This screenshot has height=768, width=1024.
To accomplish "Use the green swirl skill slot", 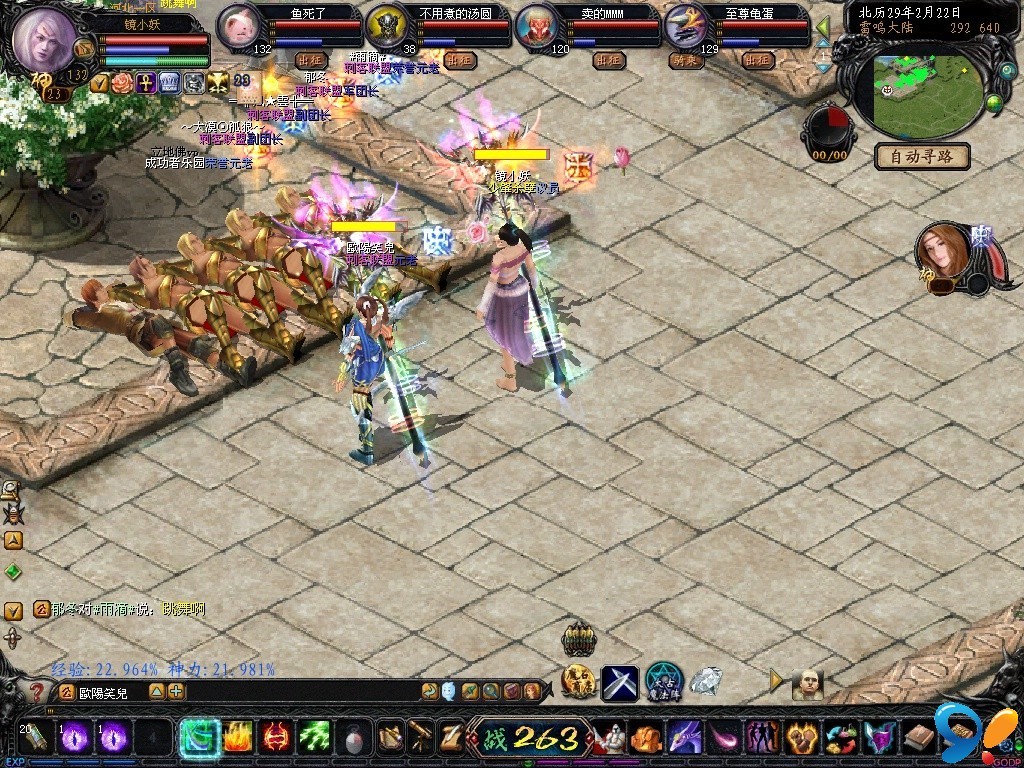I will (x=198, y=739).
